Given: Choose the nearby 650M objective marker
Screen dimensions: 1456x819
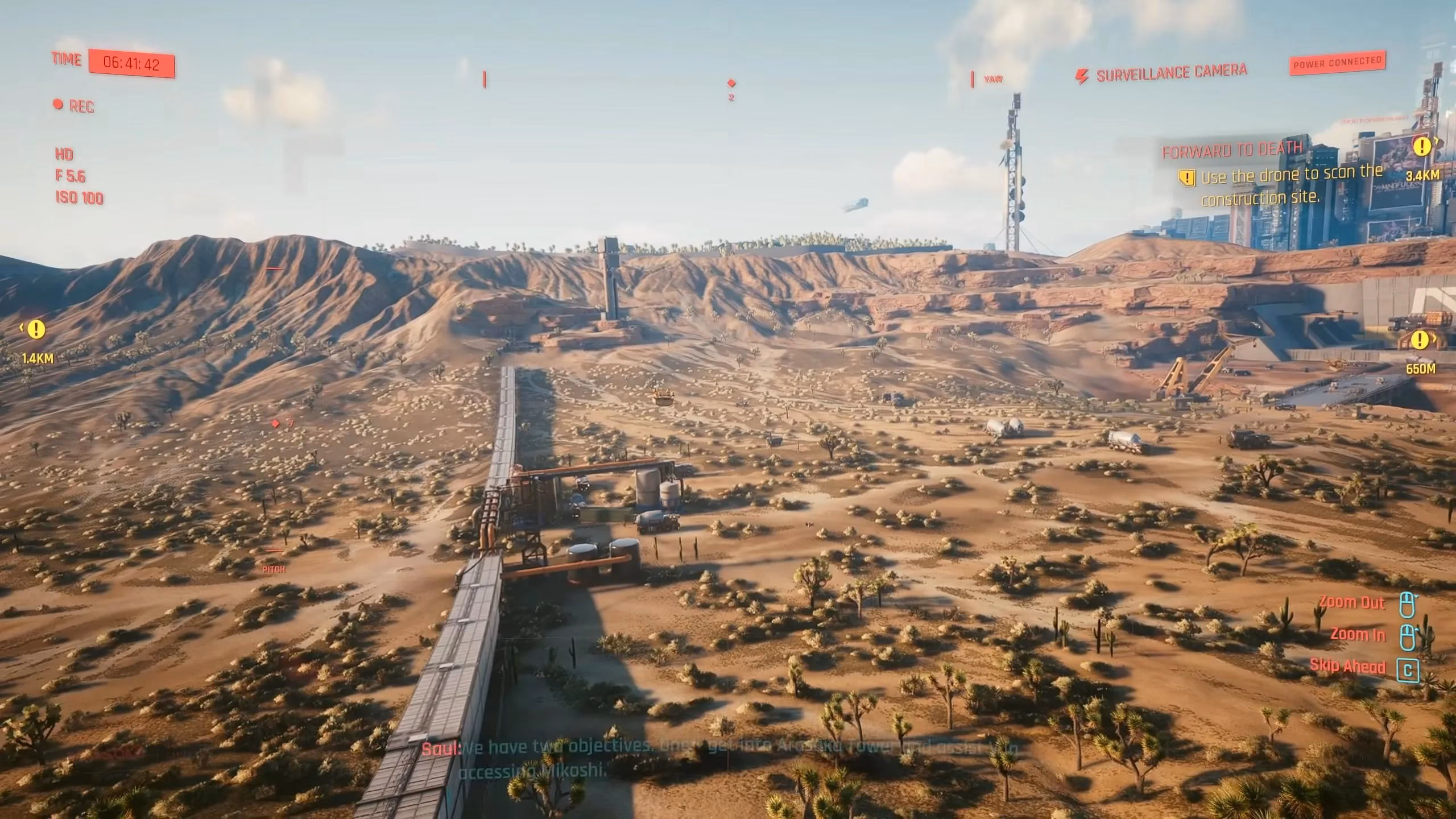Looking at the screenshot, I should [1420, 341].
